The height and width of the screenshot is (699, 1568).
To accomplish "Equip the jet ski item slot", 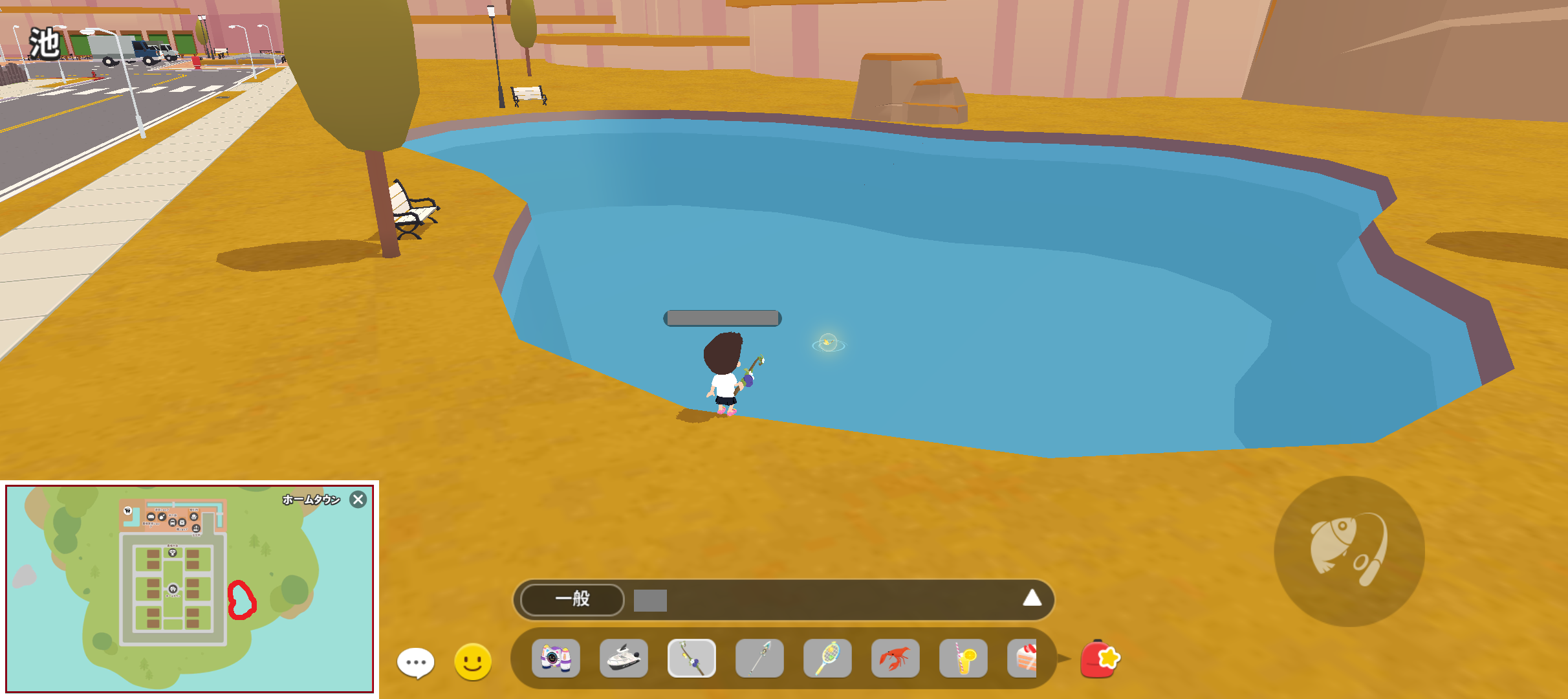I will [x=624, y=658].
